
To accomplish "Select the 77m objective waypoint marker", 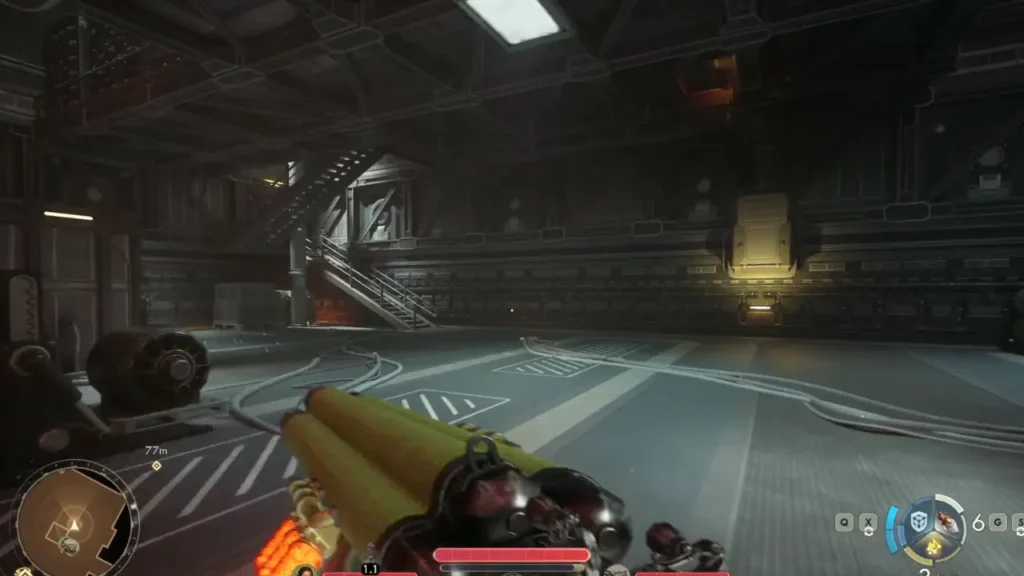I will pos(156,465).
